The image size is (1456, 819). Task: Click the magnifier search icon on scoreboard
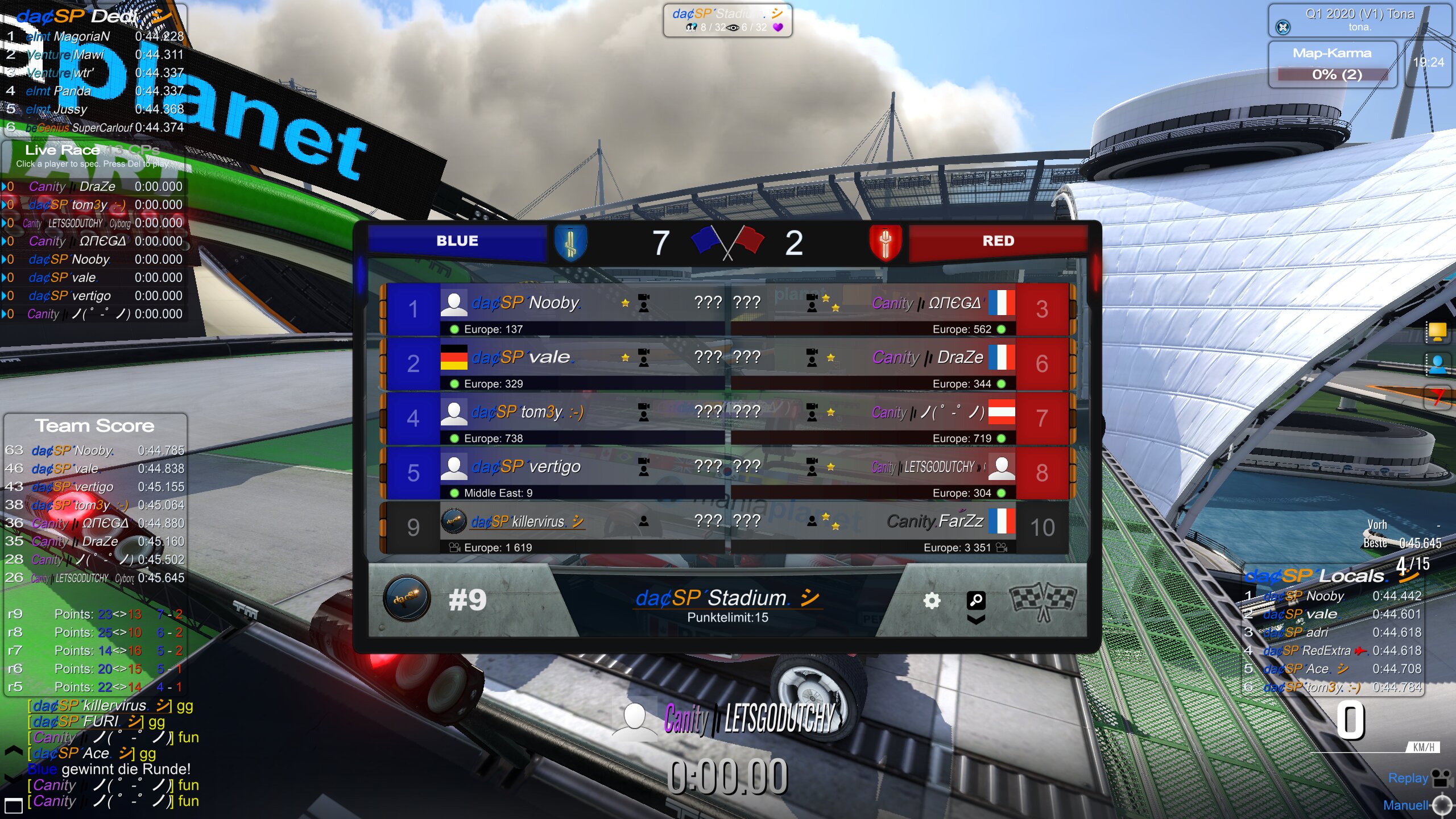pyautogui.click(x=976, y=600)
